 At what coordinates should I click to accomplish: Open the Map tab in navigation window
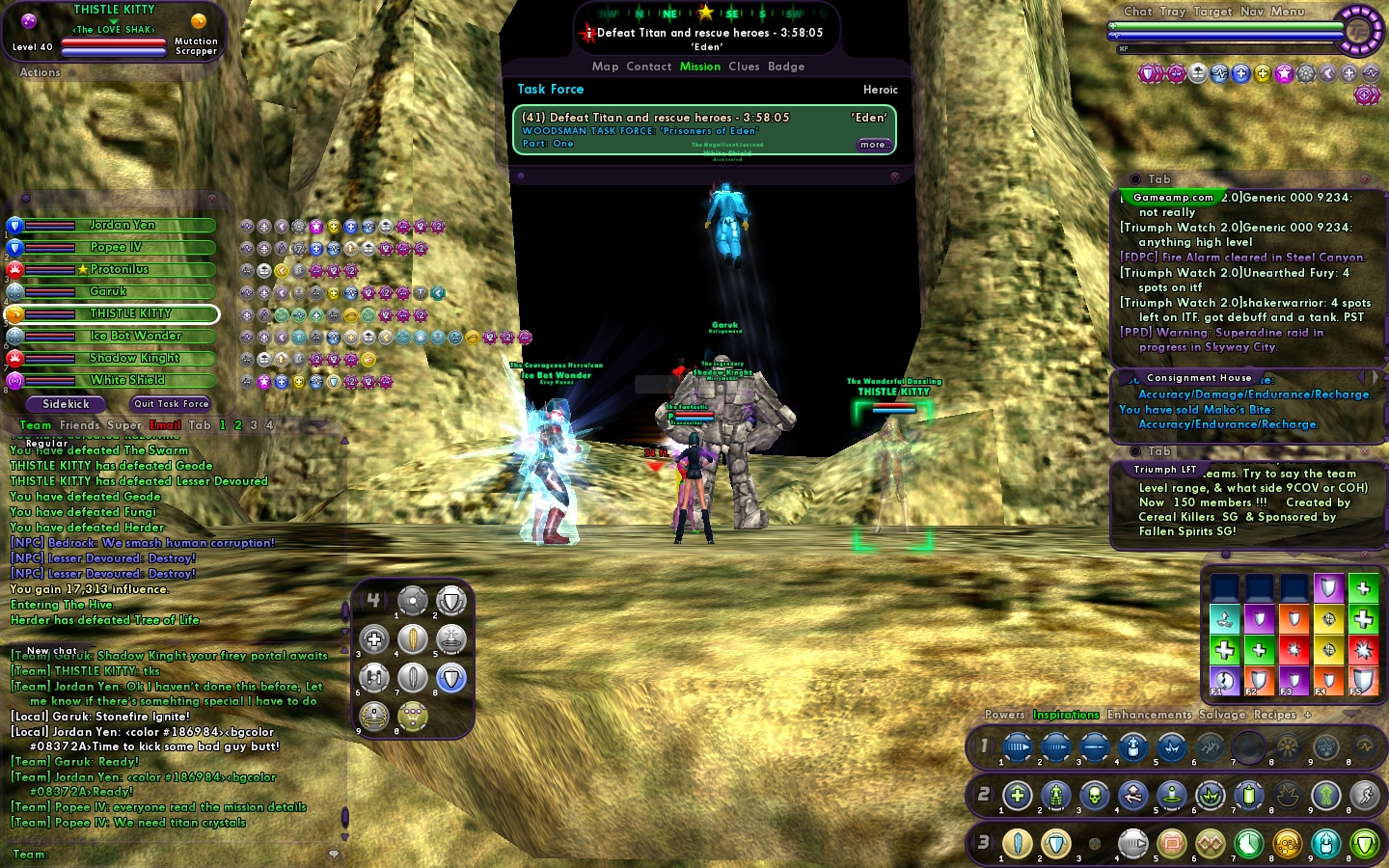pos(605,67)
